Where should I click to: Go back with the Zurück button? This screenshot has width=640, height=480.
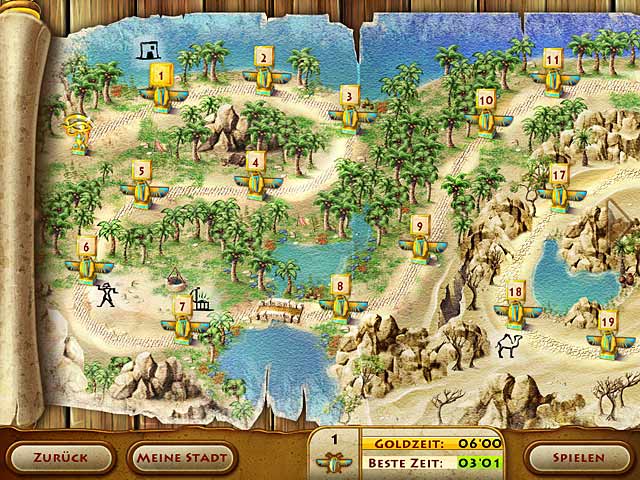[x=60, y=458]
